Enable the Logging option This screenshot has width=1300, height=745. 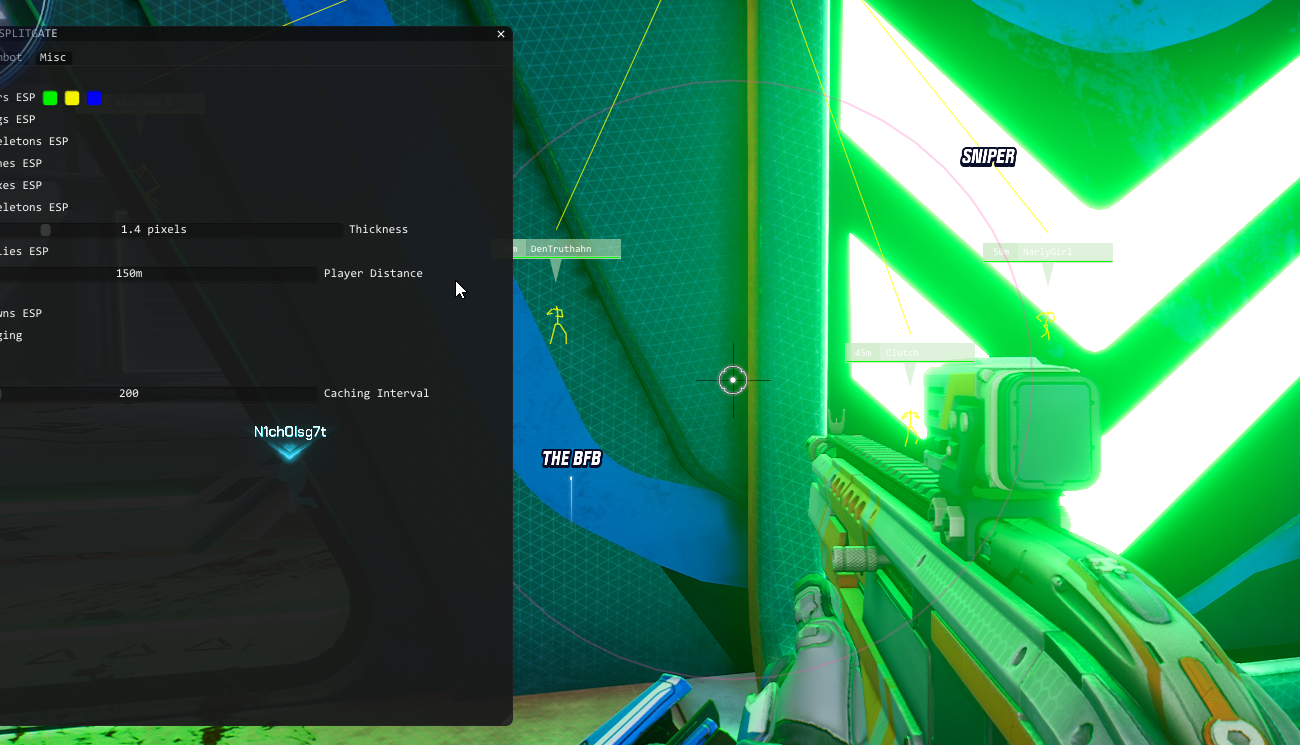pyautogui.click(x=11, y=335)
